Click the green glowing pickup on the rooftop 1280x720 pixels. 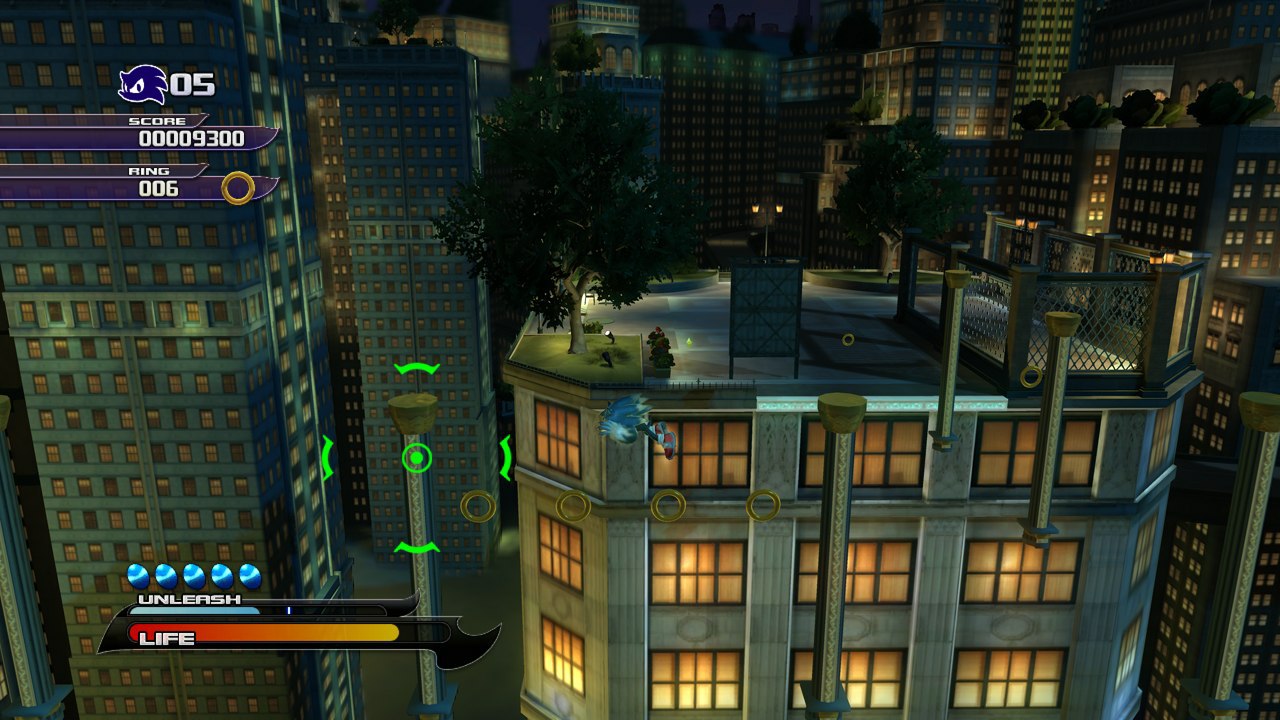(x=689, y=342)
